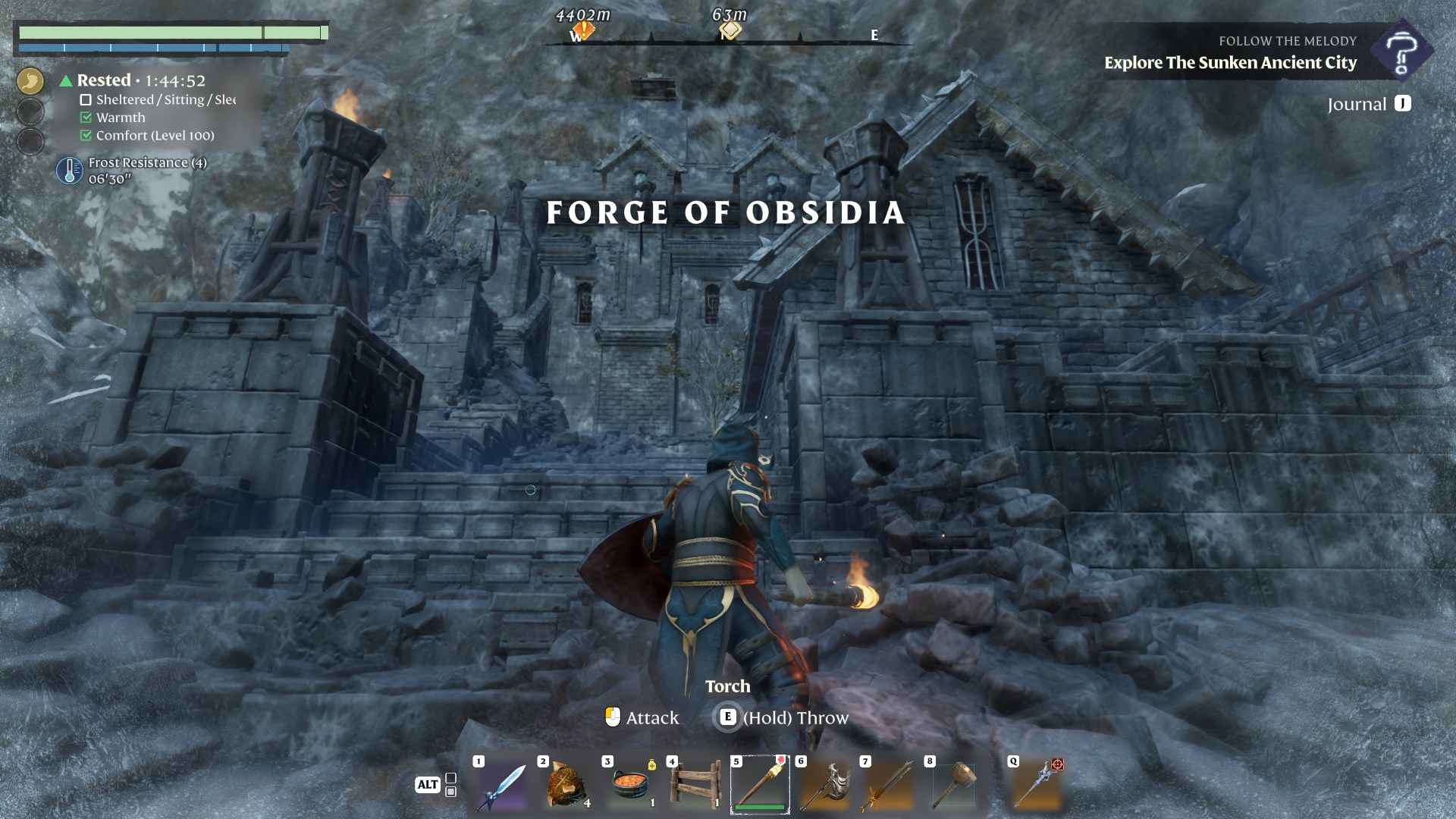This screenshot has width=1456, height=819.
Task: Select the wooden hammer hotbar slot
Action: (953, 786)
